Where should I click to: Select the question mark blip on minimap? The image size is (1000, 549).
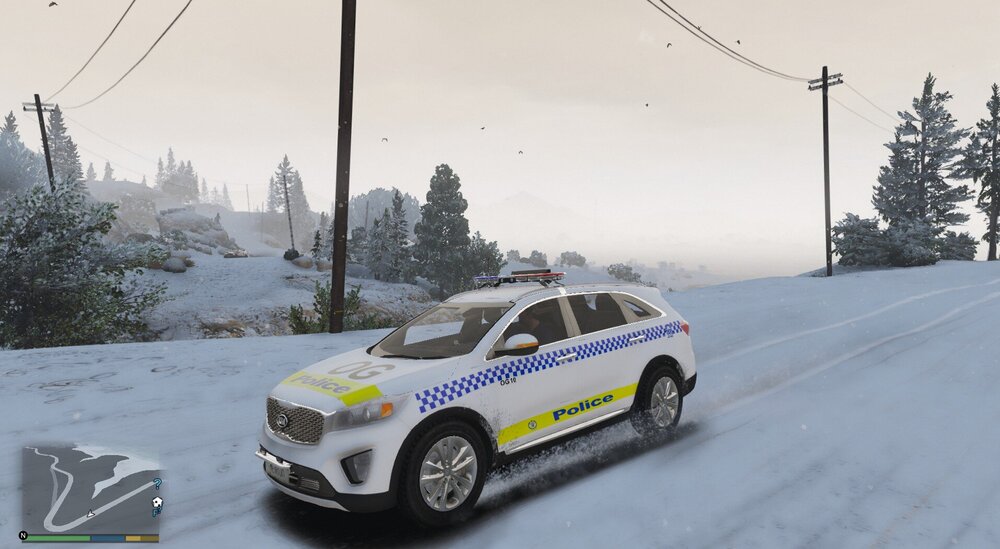pyautogui.click(x=157, y=484)
